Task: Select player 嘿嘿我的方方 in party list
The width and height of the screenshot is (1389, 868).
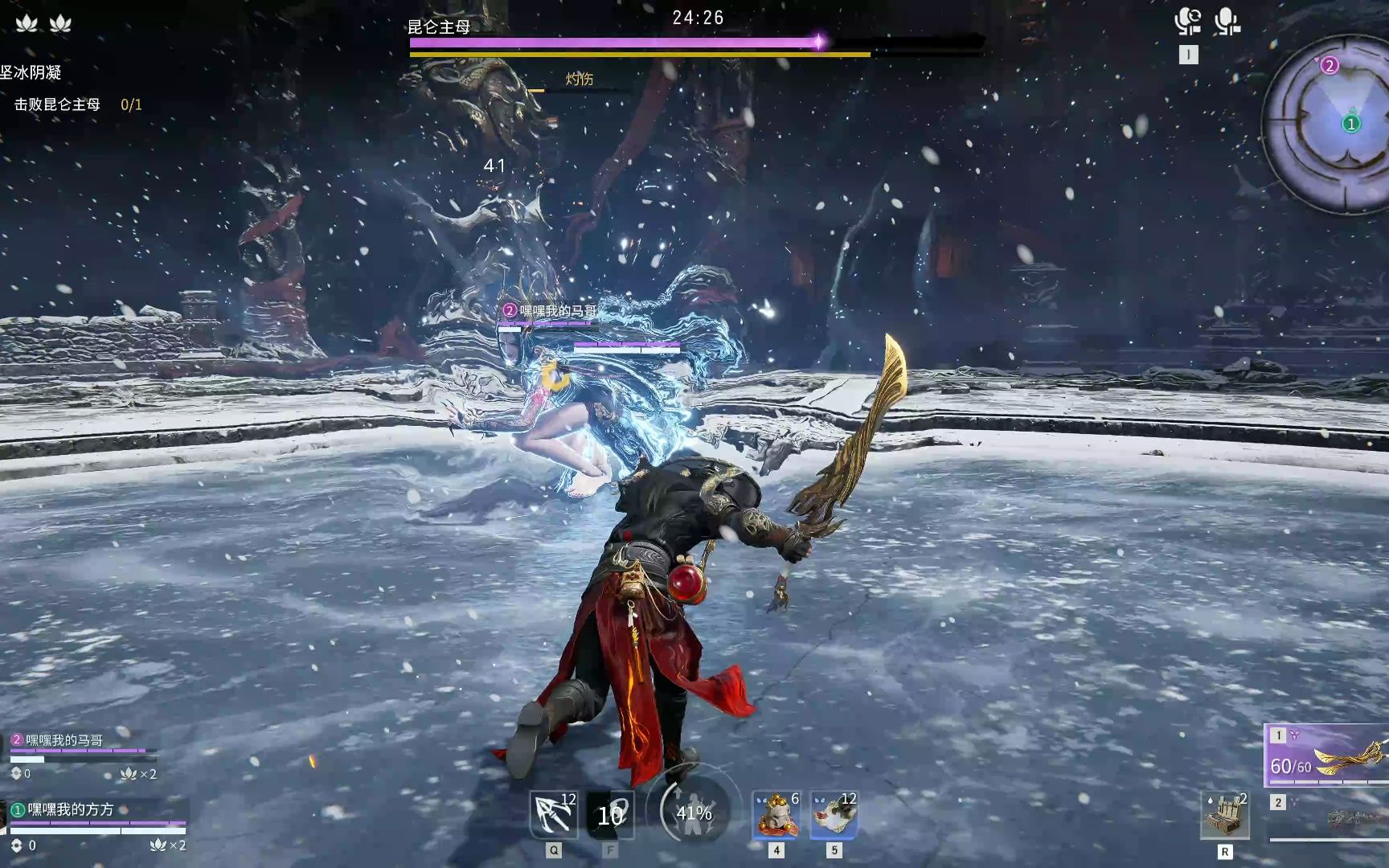Action: tap(71, 809)
